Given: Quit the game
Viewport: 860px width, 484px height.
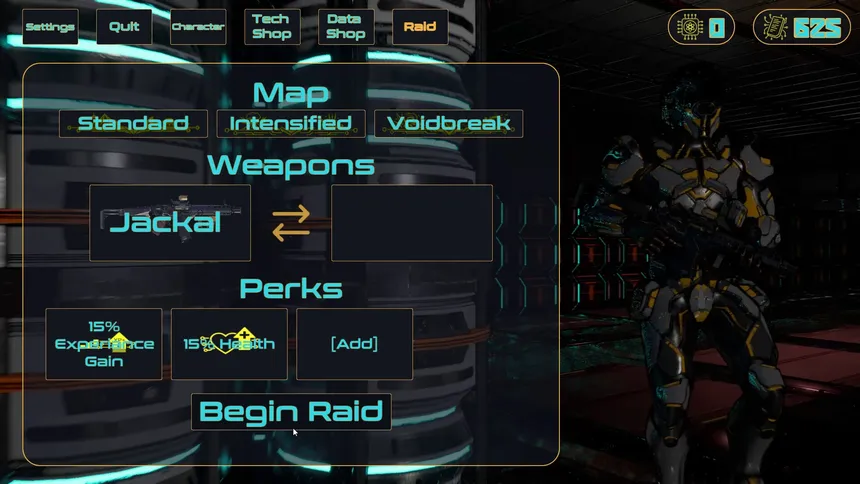Looking at the screenshot, I should tap(124, 27).
